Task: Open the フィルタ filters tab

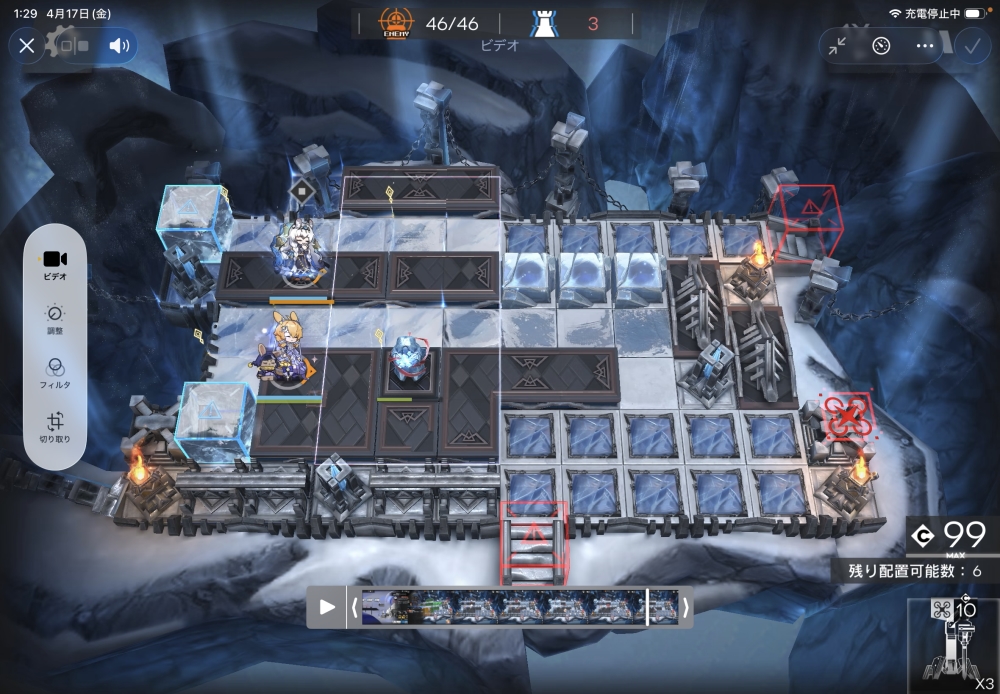Action: 55,373
